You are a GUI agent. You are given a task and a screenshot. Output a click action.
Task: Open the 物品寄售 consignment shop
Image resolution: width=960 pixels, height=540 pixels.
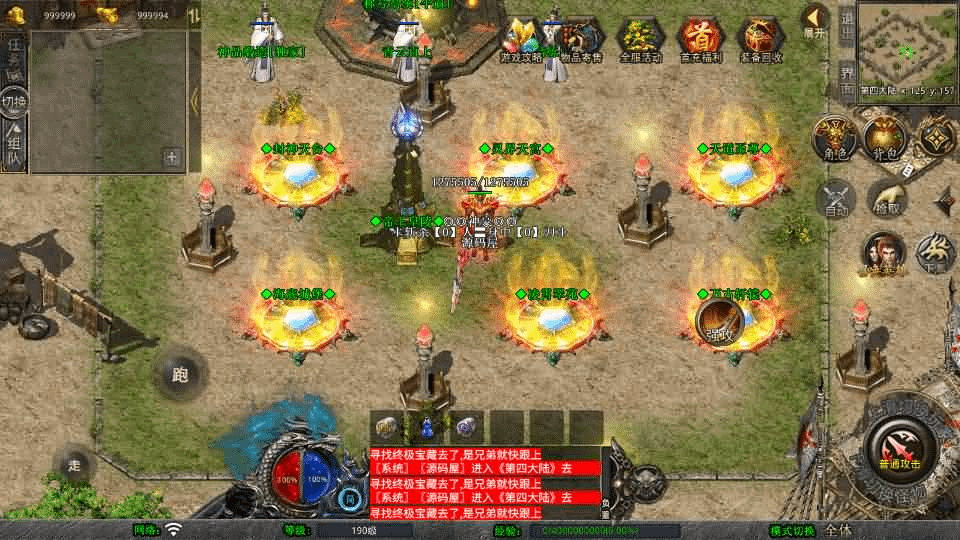click(x=582, y=40)
